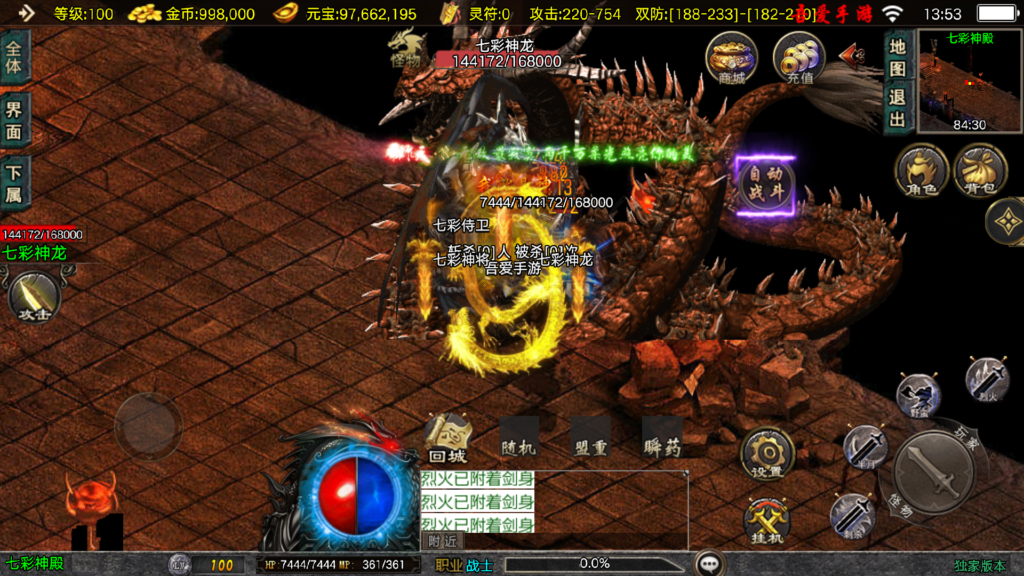Image resolution: width=1024 pixels, height=576 pixels.
Task: Activate the 挂机 auto-play button
Action: (x=767, y=520)
